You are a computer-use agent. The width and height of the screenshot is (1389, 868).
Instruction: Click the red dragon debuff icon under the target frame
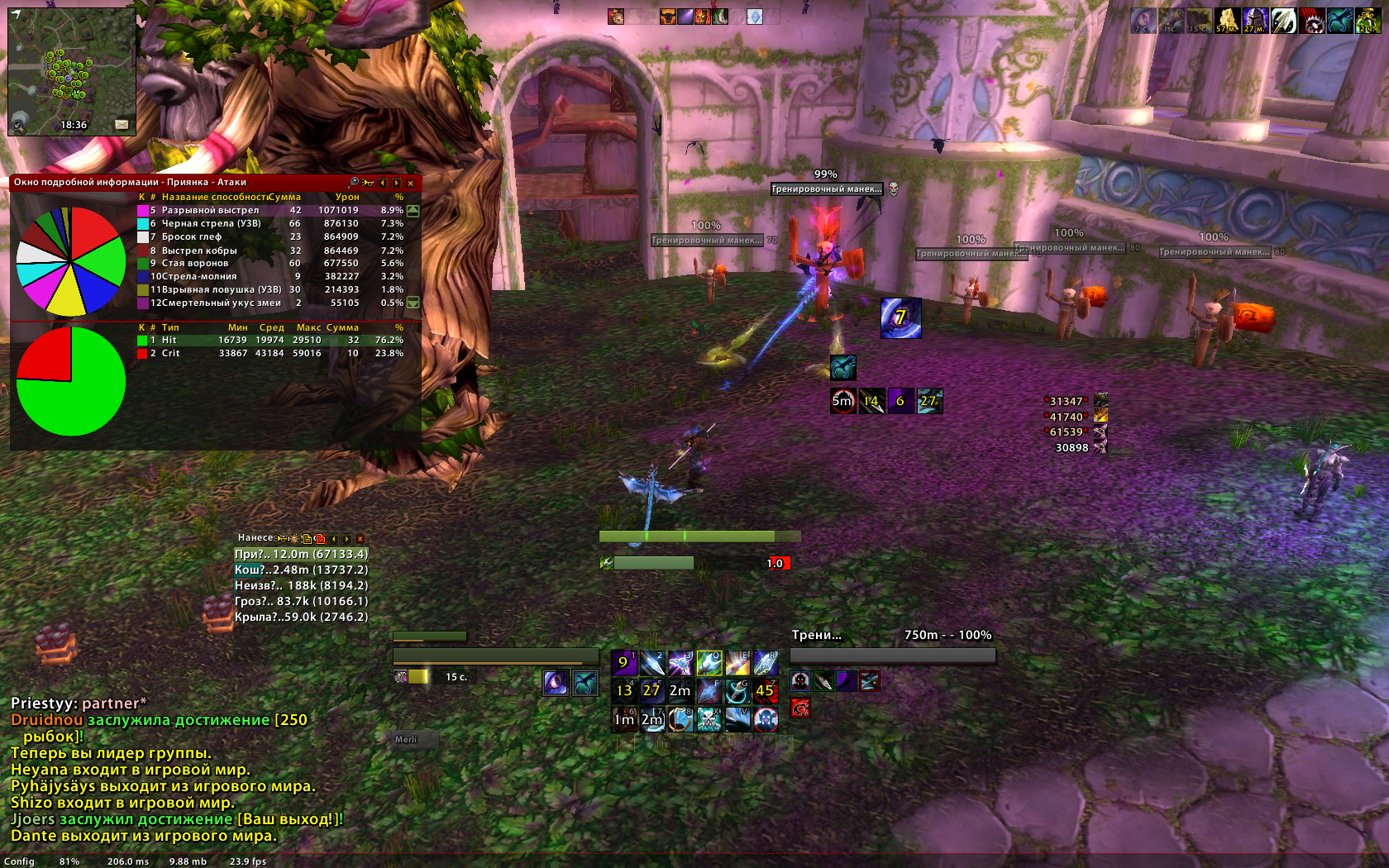(800, 708)
